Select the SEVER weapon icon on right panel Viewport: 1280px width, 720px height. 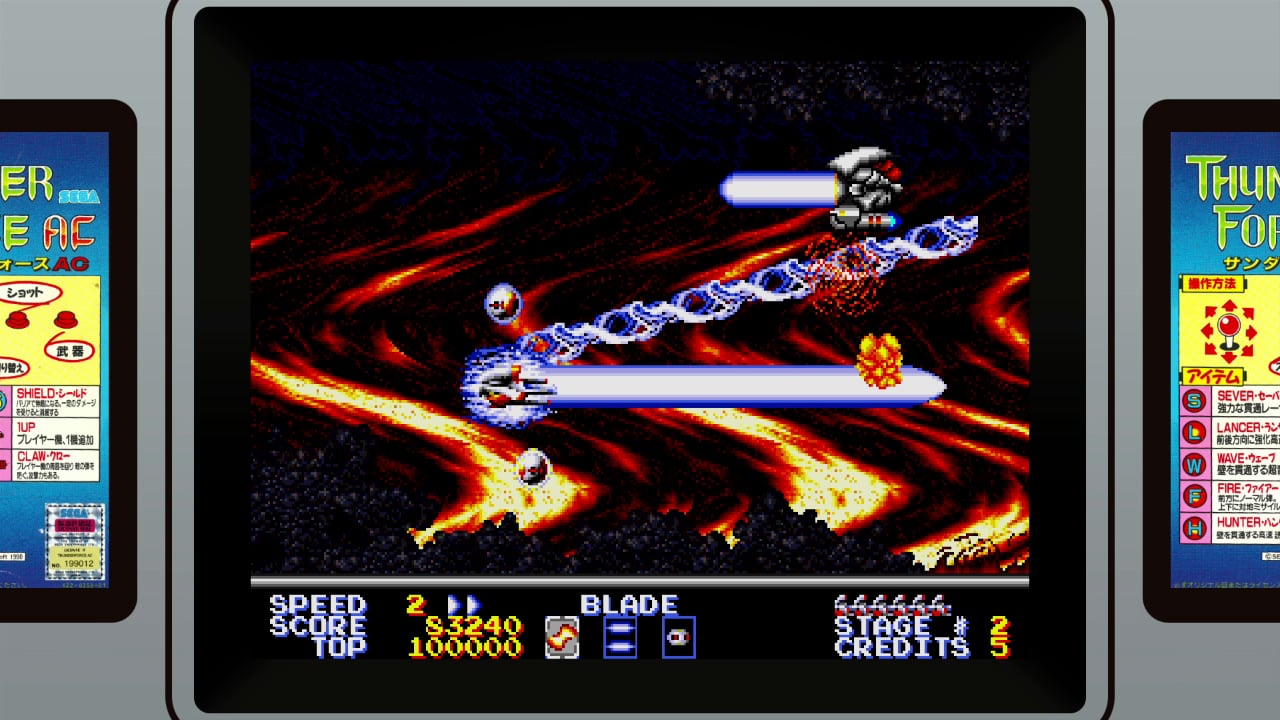click(1192, 401)
